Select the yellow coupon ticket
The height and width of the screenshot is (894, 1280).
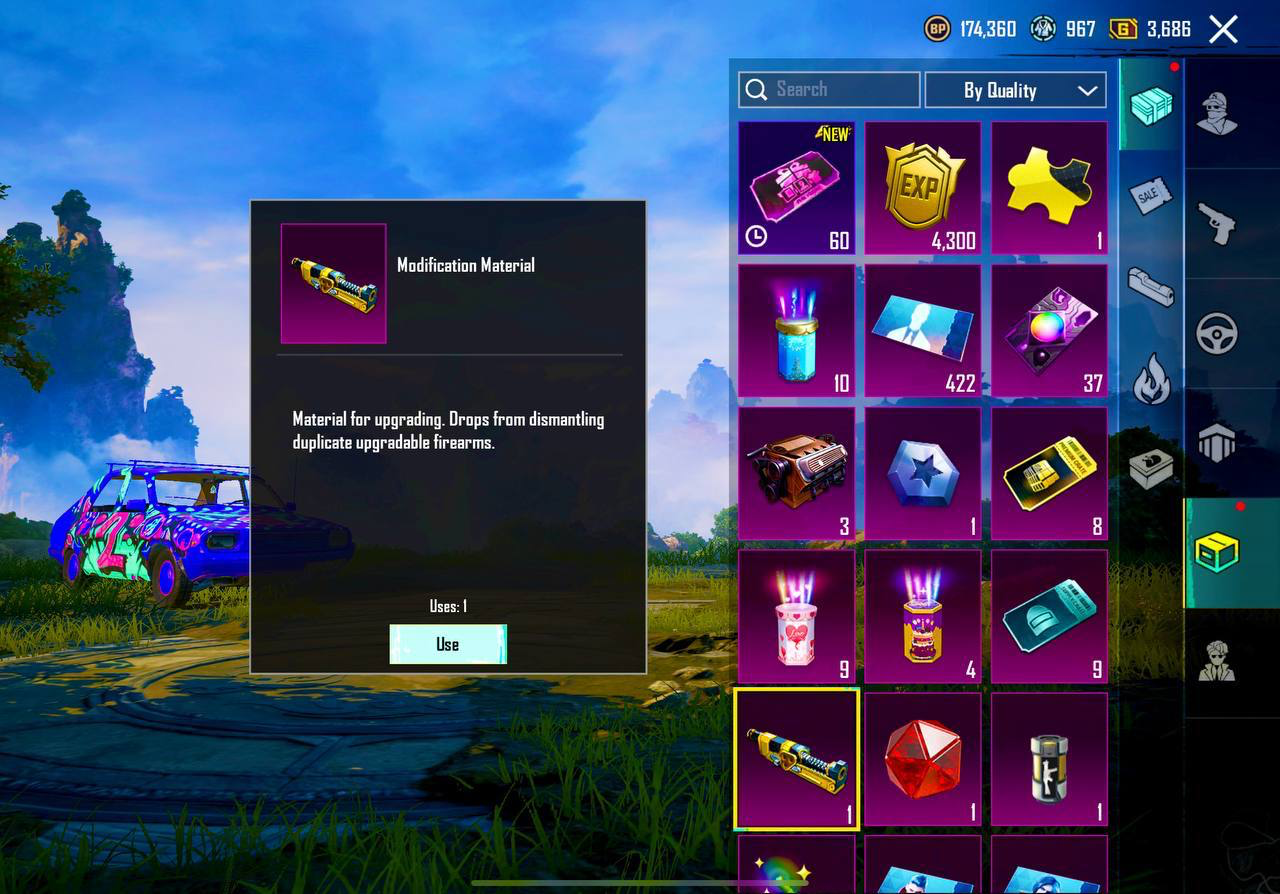coord(1049,473)
